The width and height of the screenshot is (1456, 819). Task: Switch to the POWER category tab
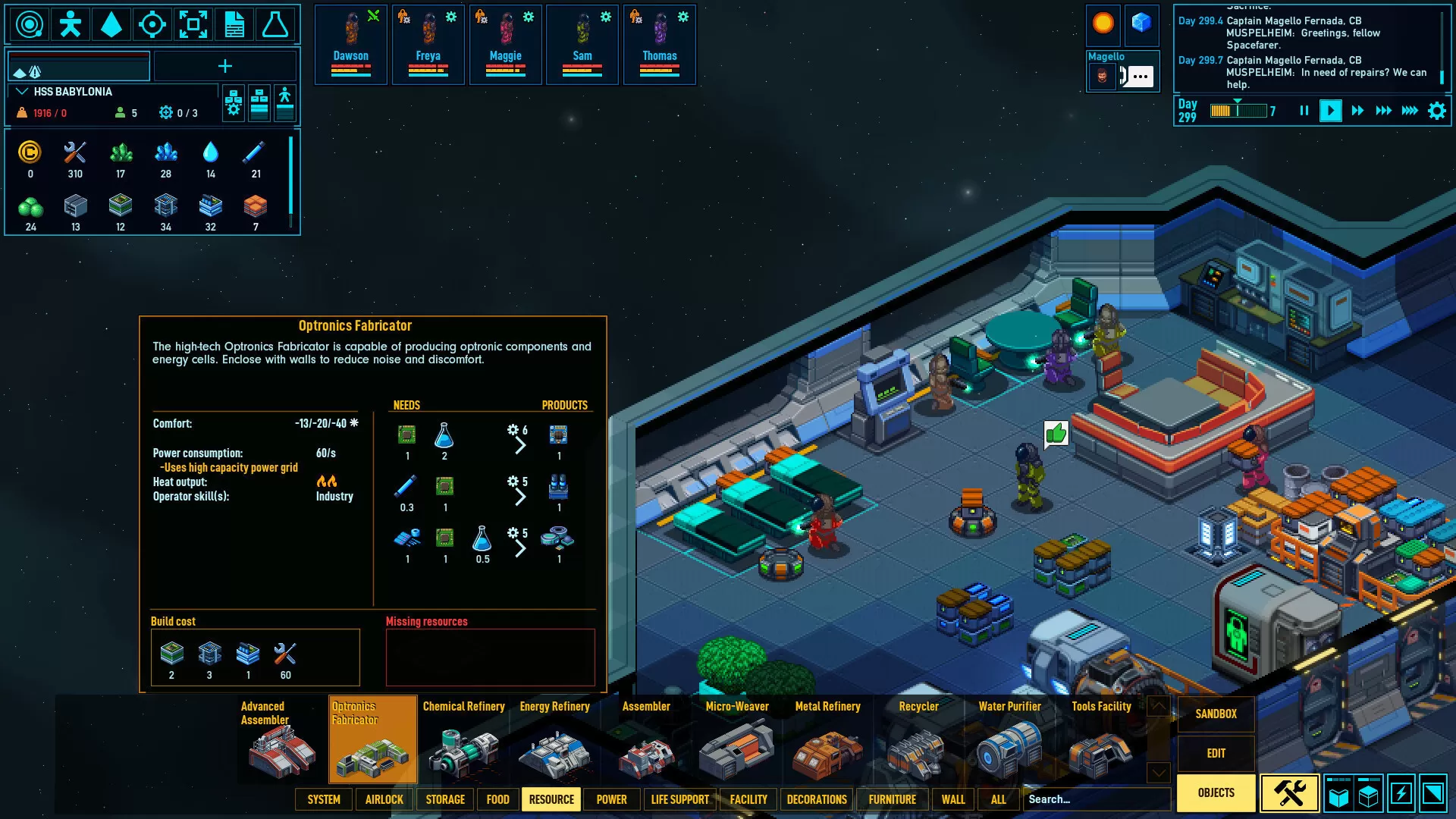(611, 799)
